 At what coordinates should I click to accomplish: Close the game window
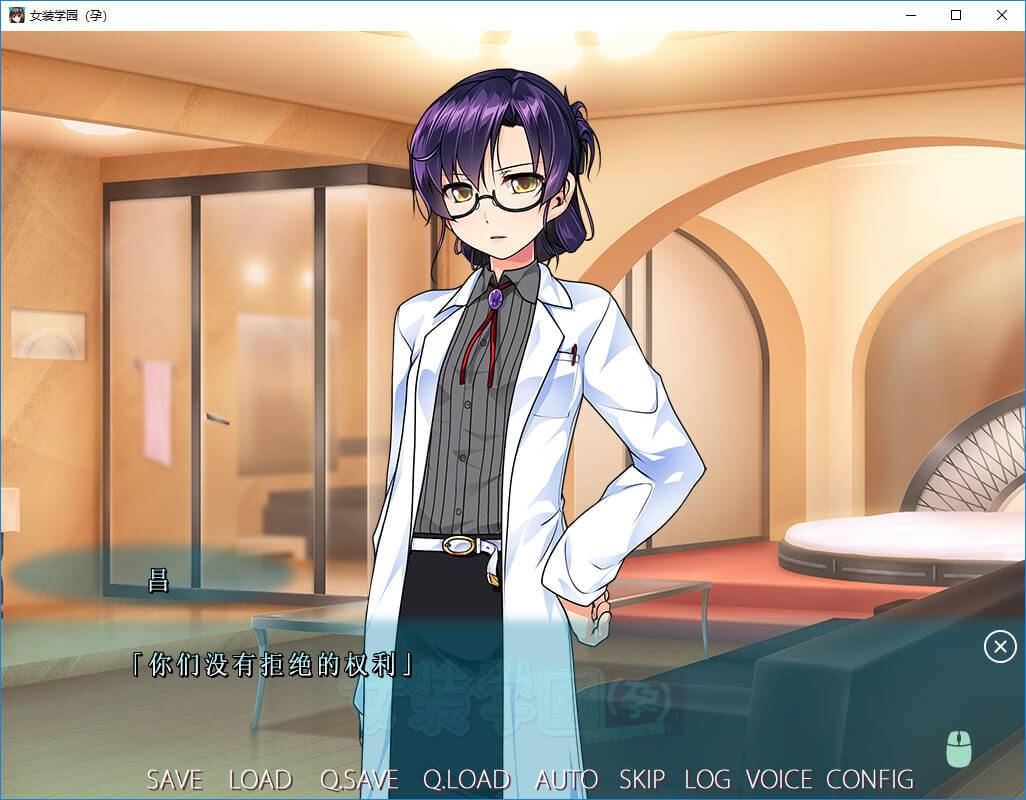1002,15
